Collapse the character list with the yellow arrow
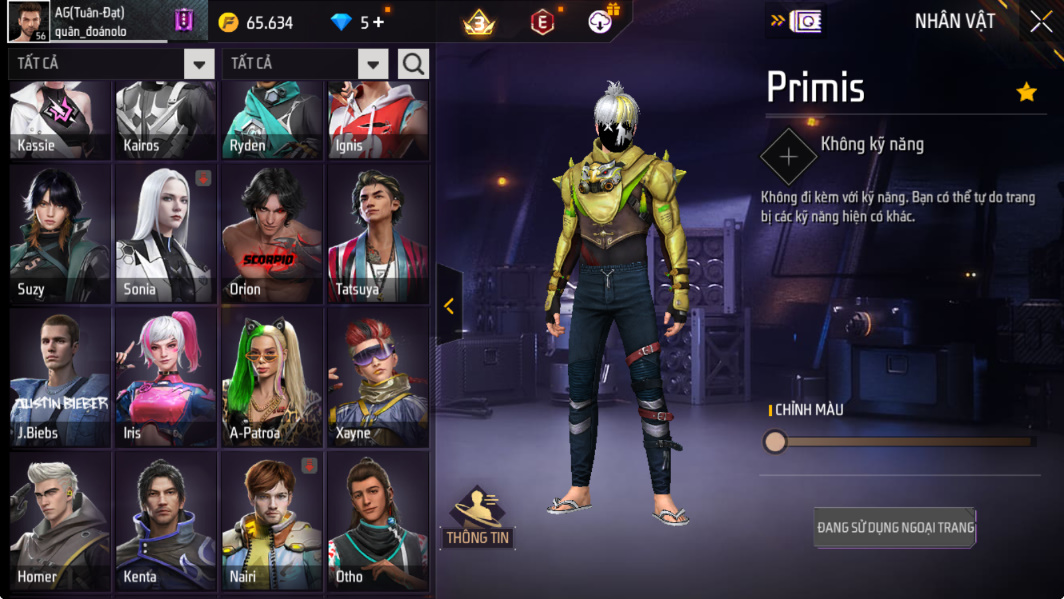Viewport: 1064px width, 599px height. [449, 306]
